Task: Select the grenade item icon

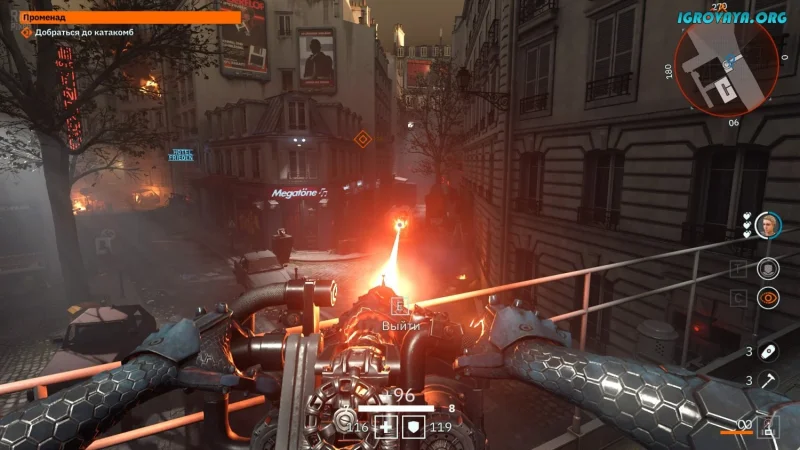Action: (768, 351)
